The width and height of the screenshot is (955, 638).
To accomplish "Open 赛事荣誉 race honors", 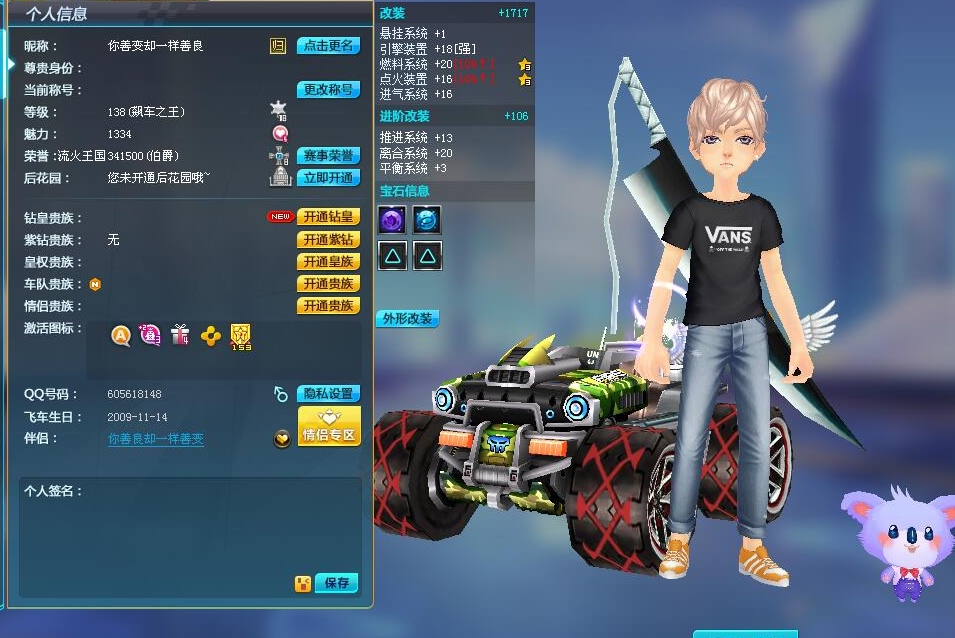I will (328, 156).
